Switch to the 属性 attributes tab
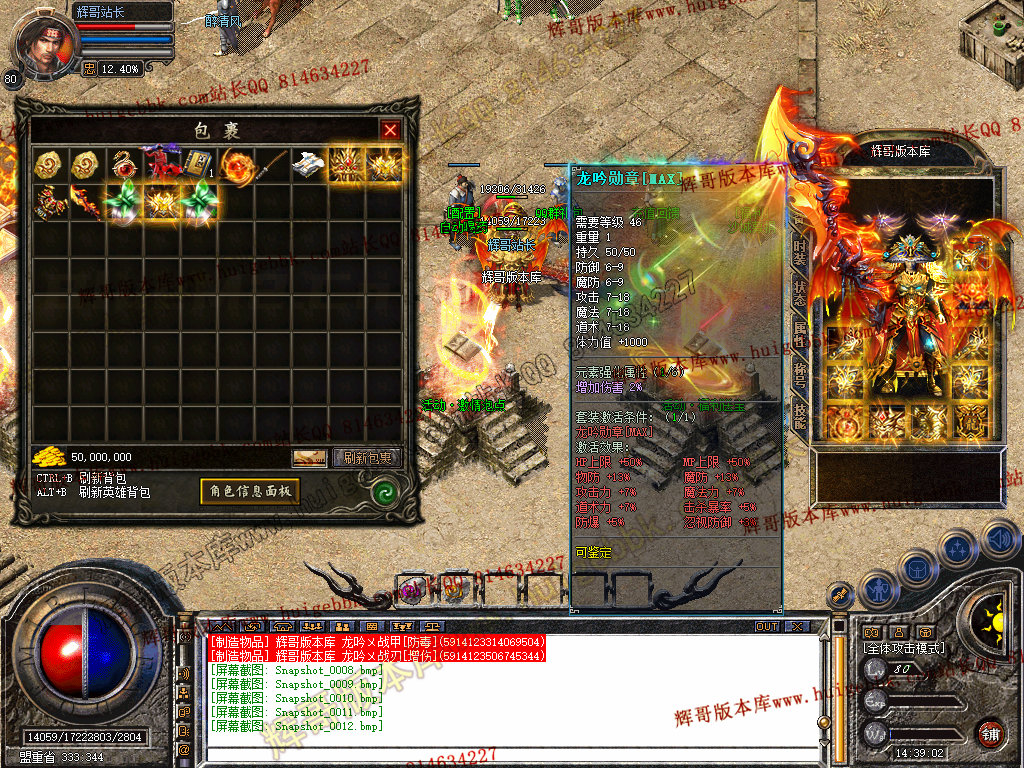The width and height of the screenshot is (1024, 768). [x=801, y=335]
